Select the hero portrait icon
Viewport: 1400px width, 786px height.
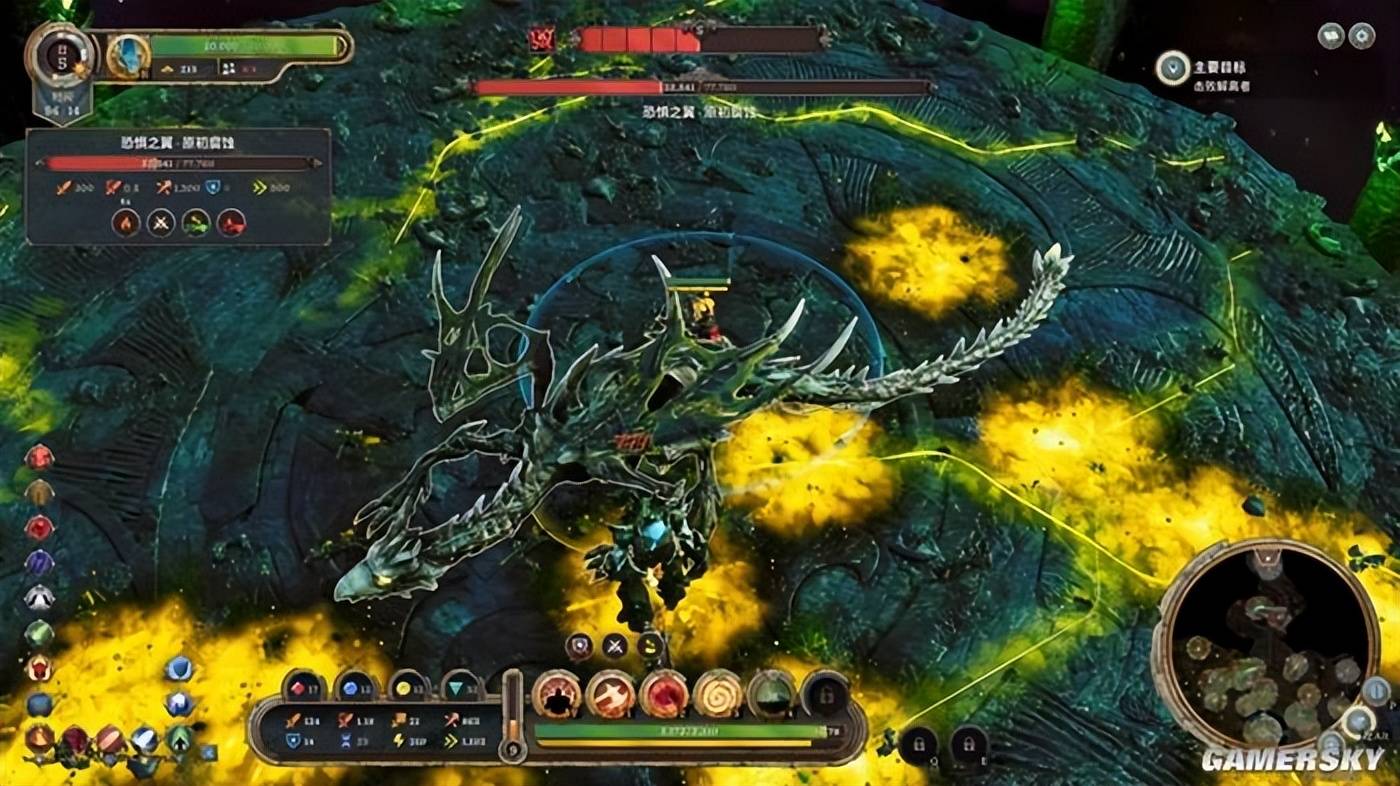[128, 57]
